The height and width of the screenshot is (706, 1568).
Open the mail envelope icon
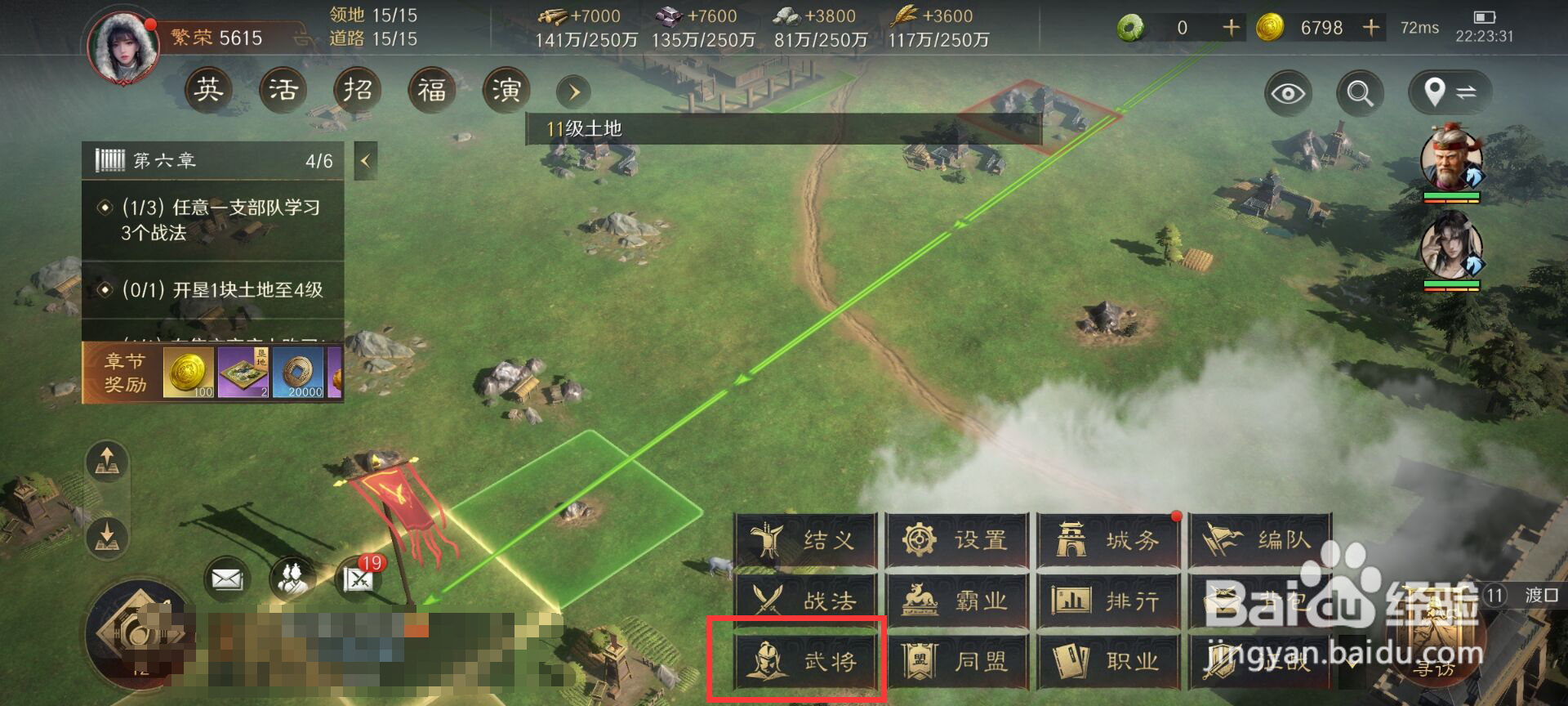tap(228, 577)
